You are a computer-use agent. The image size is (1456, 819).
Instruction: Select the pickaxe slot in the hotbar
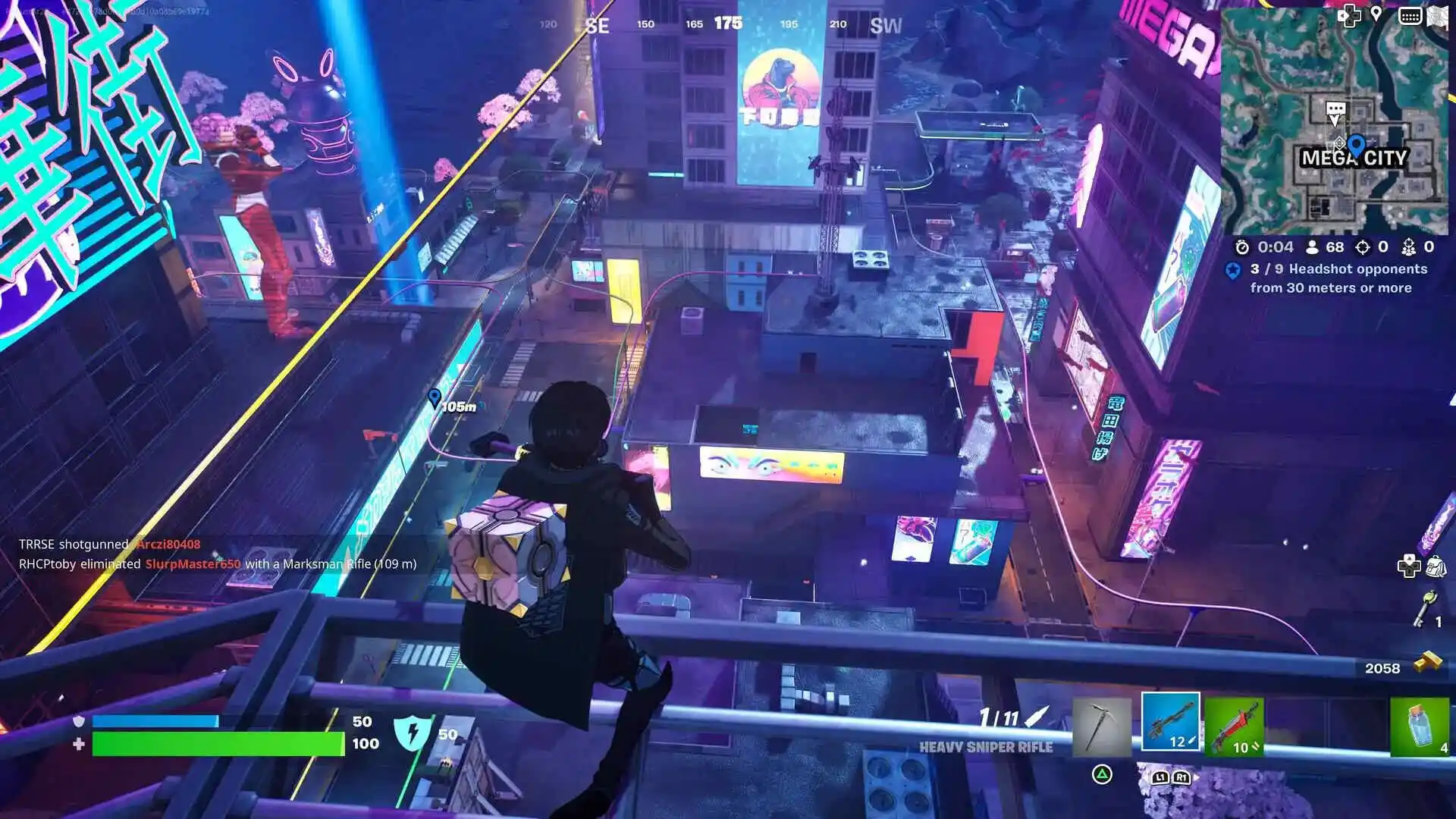1103,724
